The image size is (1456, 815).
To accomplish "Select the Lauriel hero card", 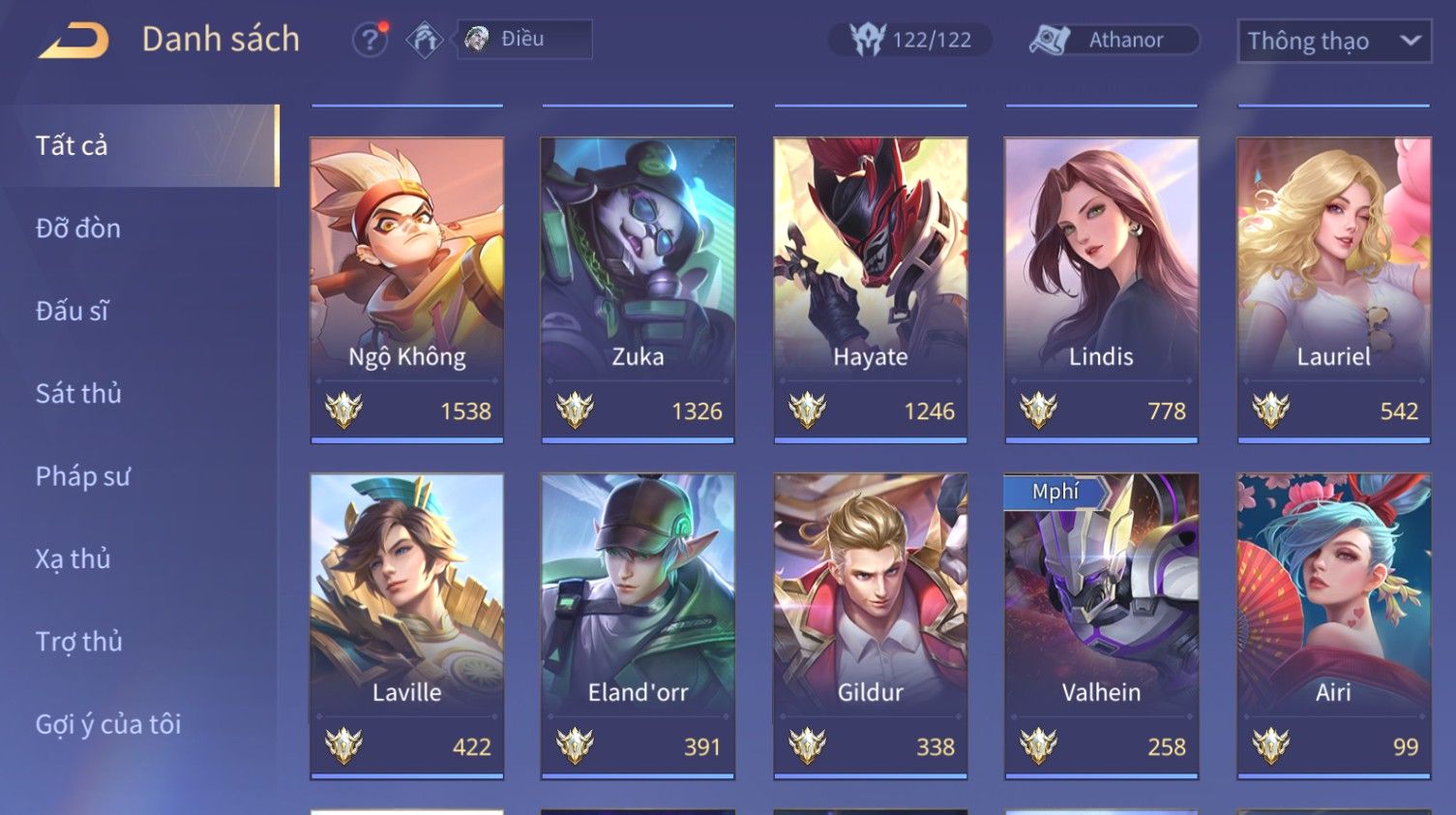I will [x=1333, y=288].
